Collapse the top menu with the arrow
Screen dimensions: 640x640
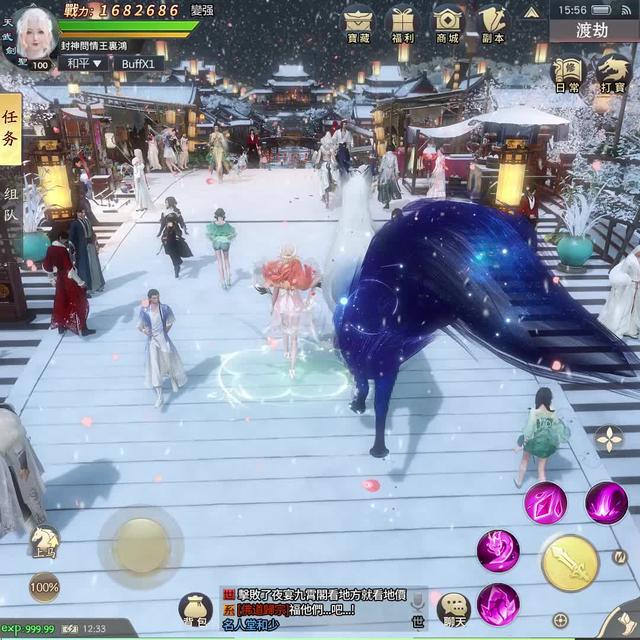coord(532,11)
